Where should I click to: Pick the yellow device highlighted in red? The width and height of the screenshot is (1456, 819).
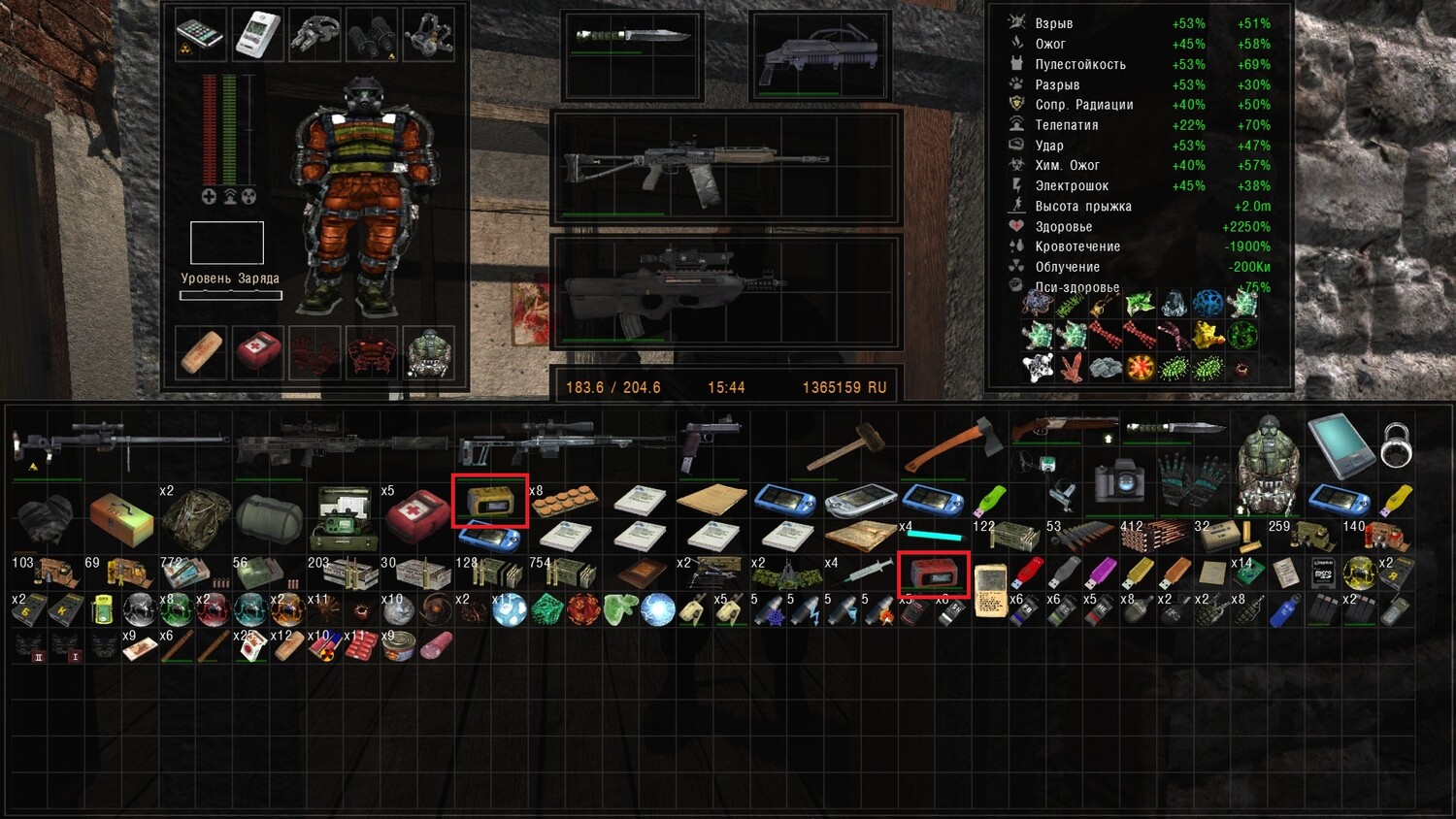point(489,500)
